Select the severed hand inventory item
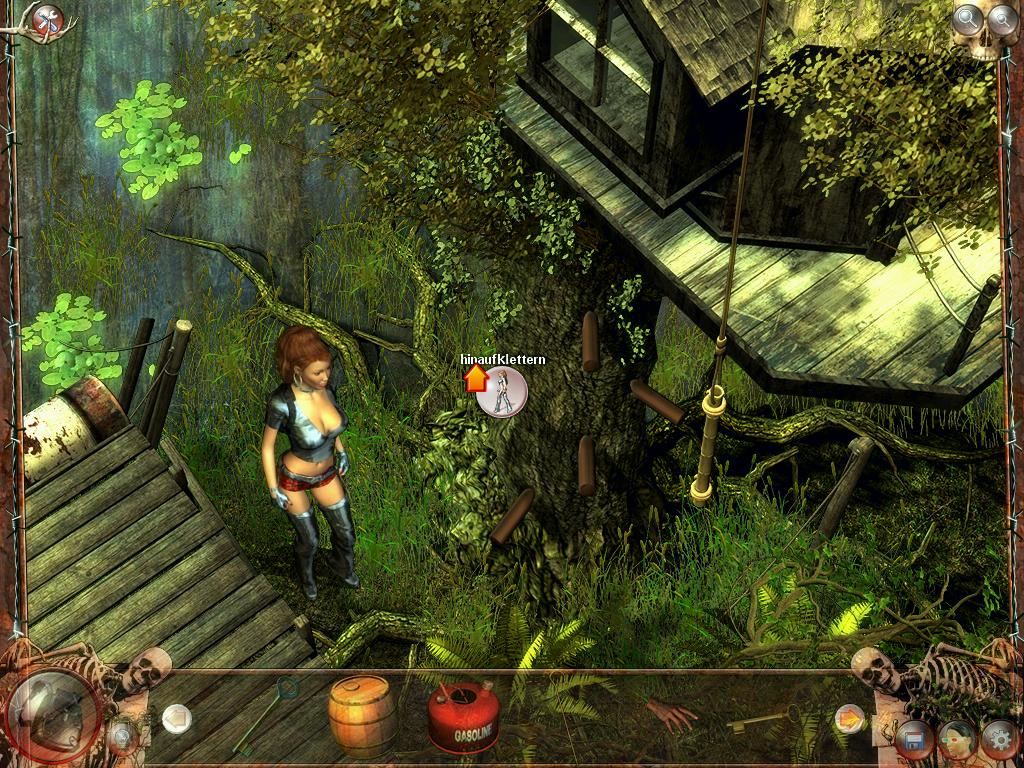Viewport: 1024px width, 768px height. click(x=669, y=714)
